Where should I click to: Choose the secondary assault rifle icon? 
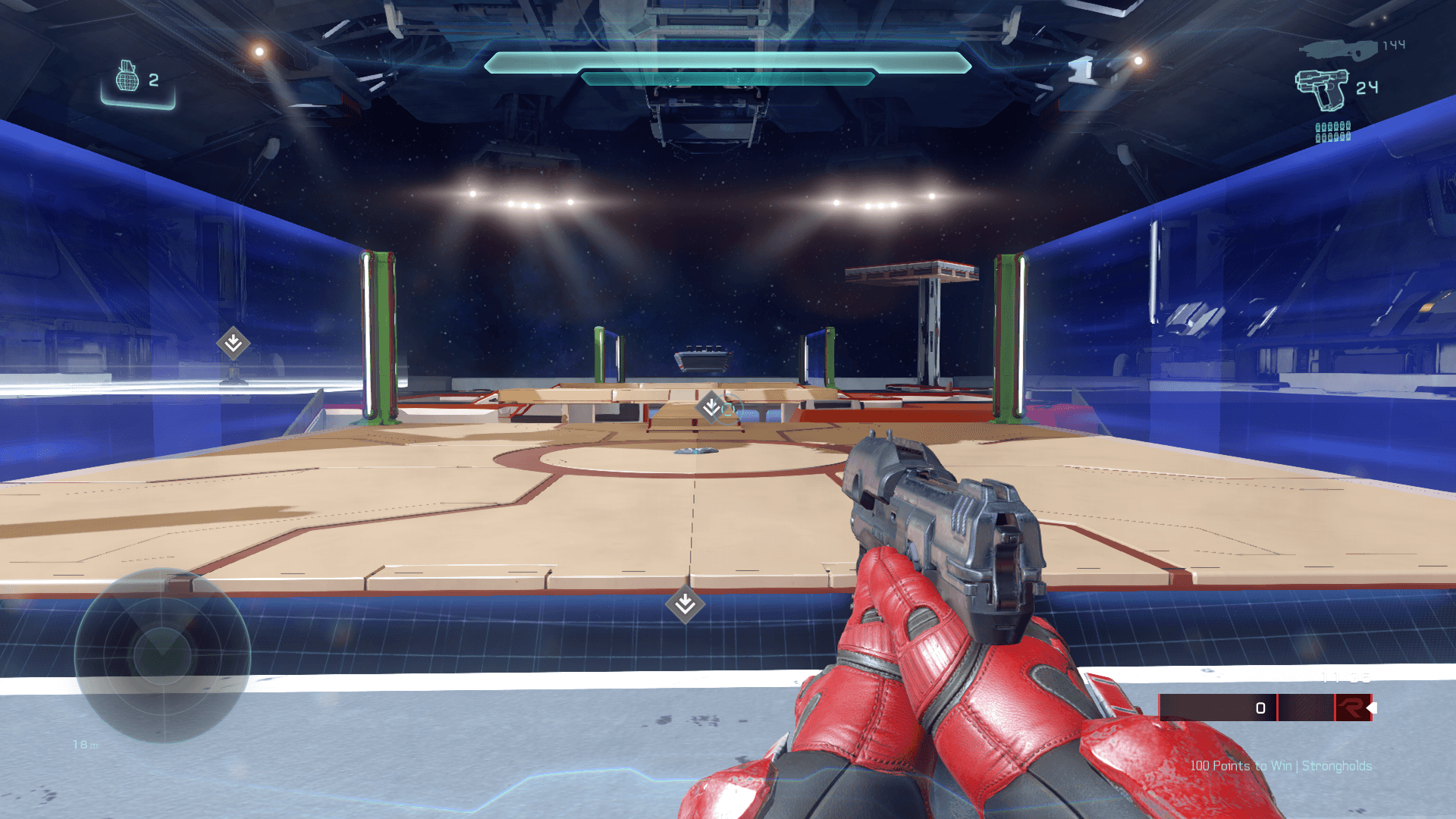coord(1338,49)
